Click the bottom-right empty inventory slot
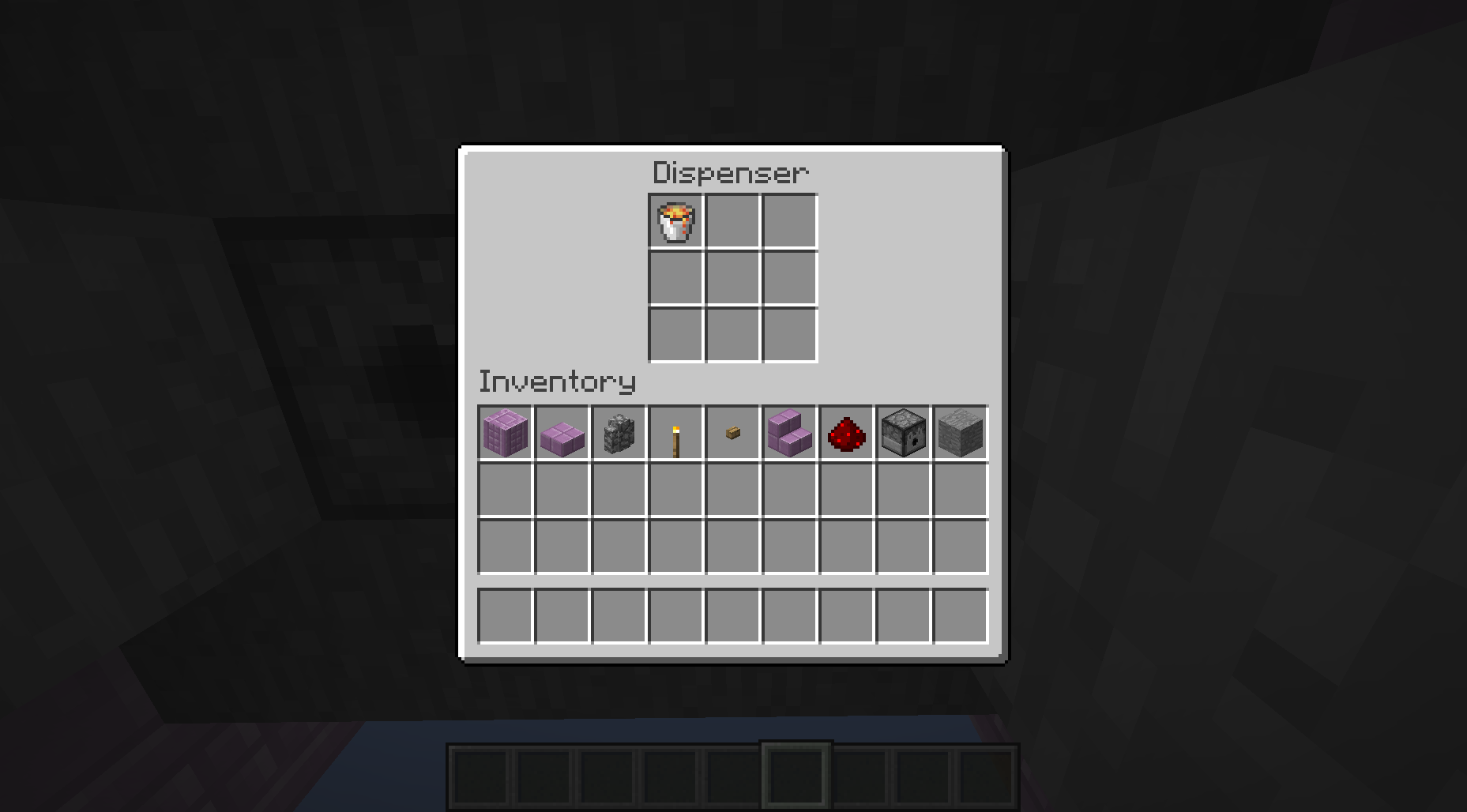 click(x=960, y=616)
